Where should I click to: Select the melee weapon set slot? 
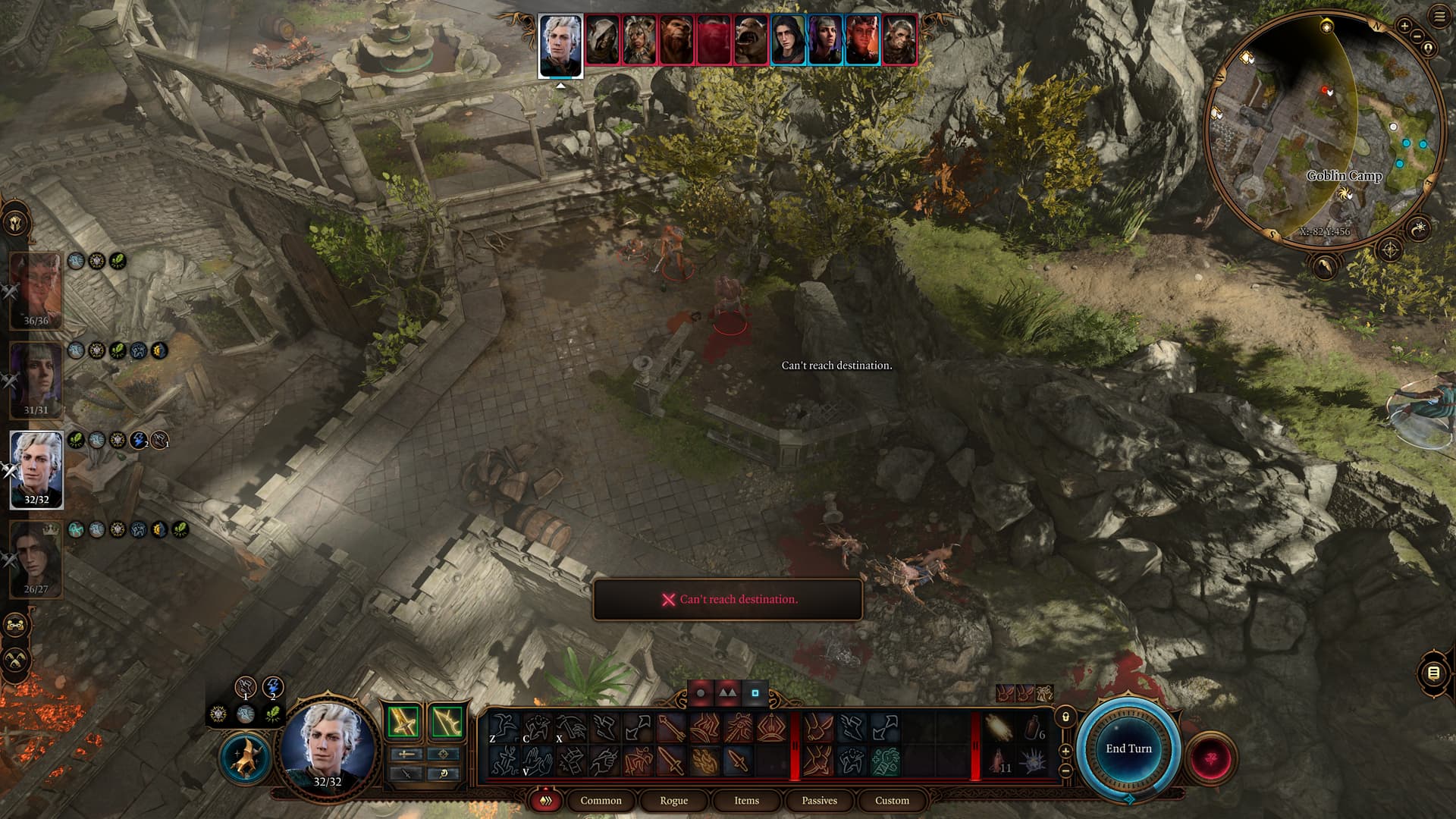click(403, 722)
